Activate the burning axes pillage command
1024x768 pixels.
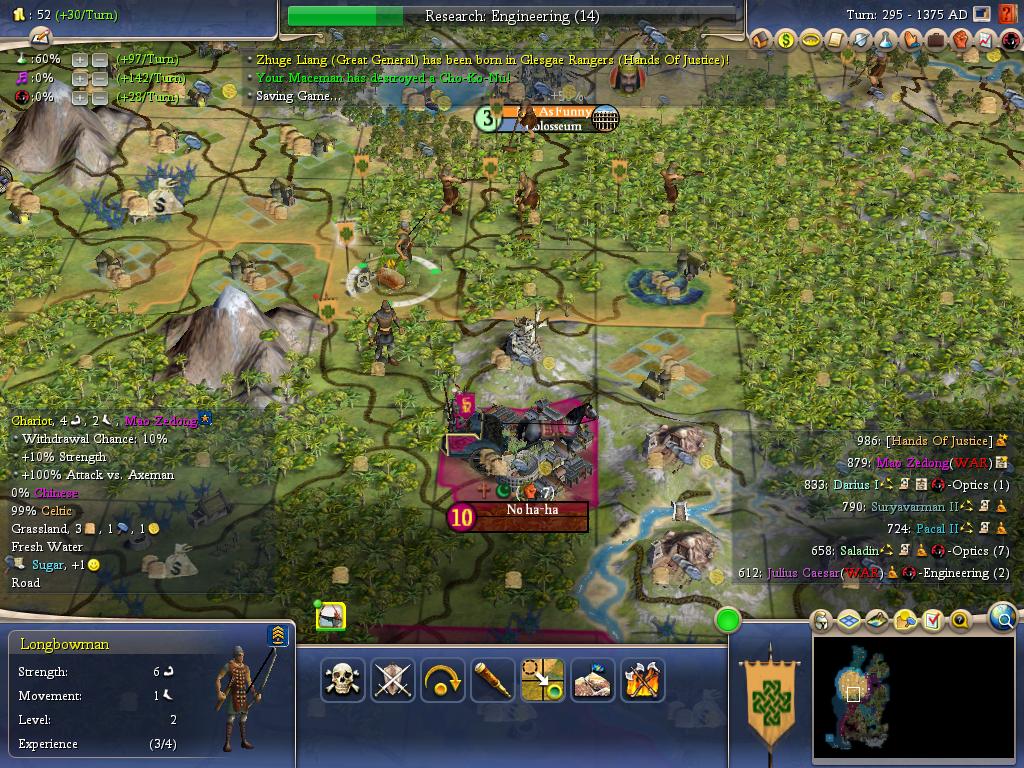click(642, 680)
